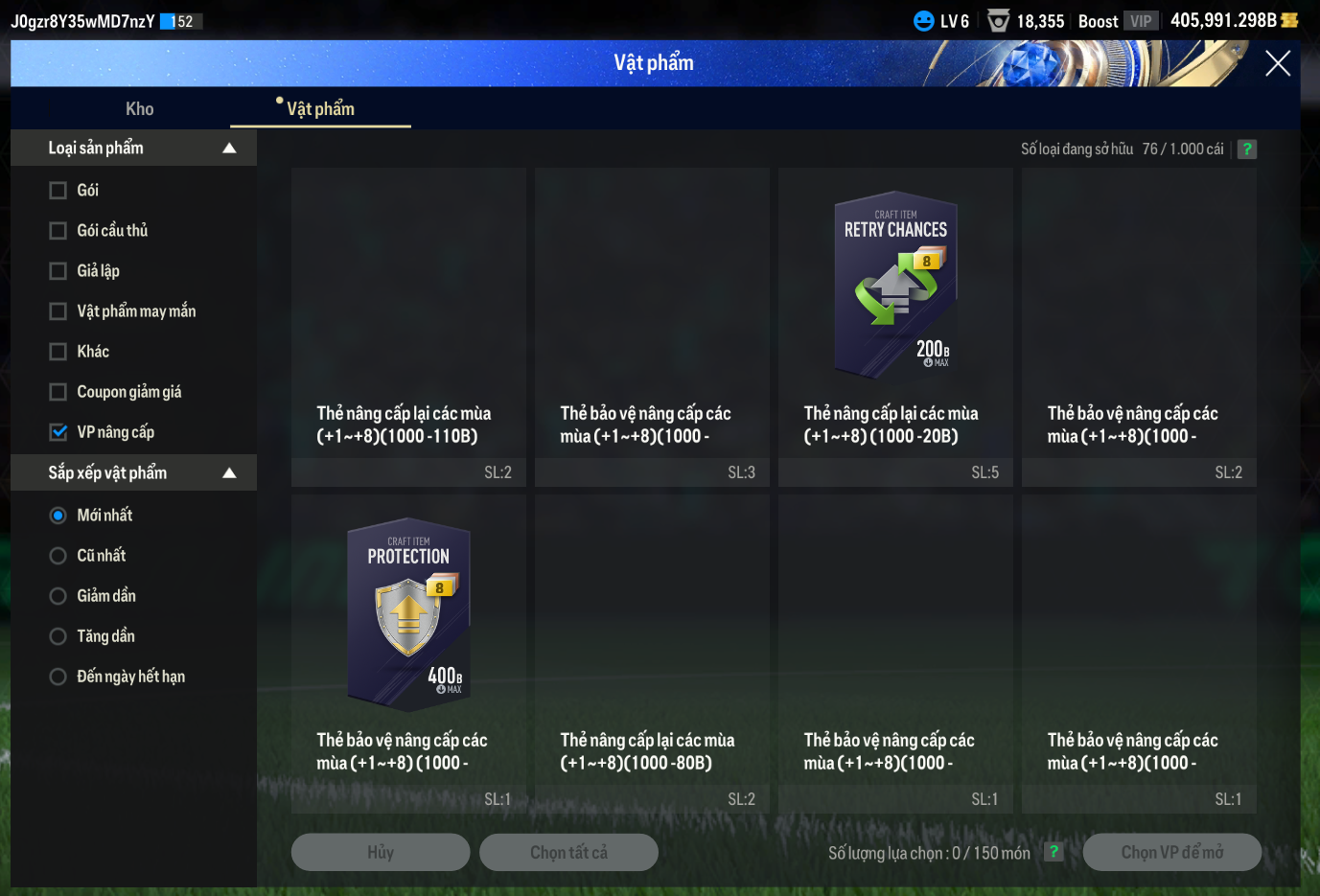
Task: Uncheck the VP nâng cấp filter
Action: tap(58, 432)
